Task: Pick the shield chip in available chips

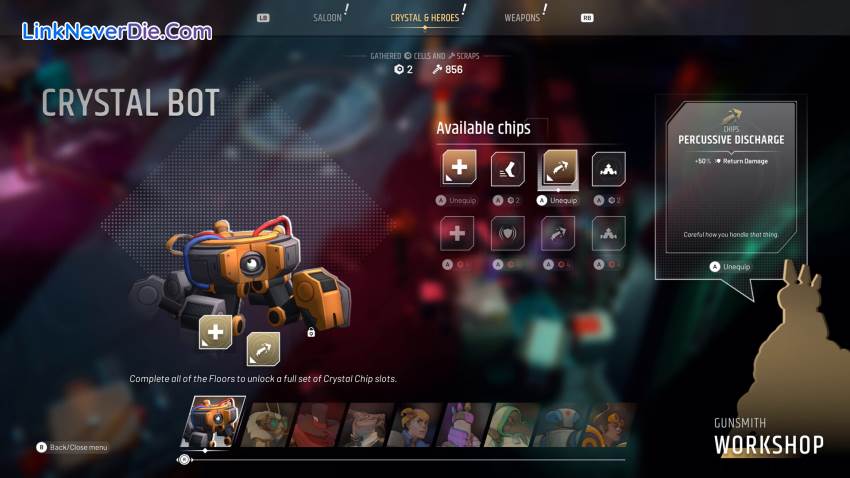Action: pyautogui.click(x=508, y=234)
